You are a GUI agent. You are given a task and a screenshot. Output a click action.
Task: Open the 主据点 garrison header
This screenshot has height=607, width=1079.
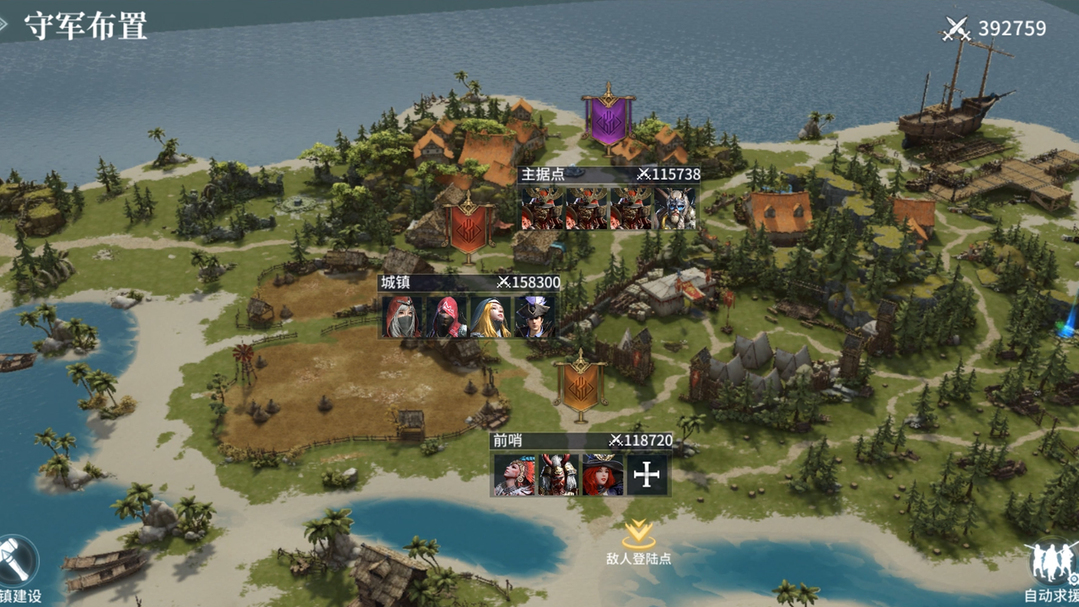pyautogui.click(x=609, y=174)
